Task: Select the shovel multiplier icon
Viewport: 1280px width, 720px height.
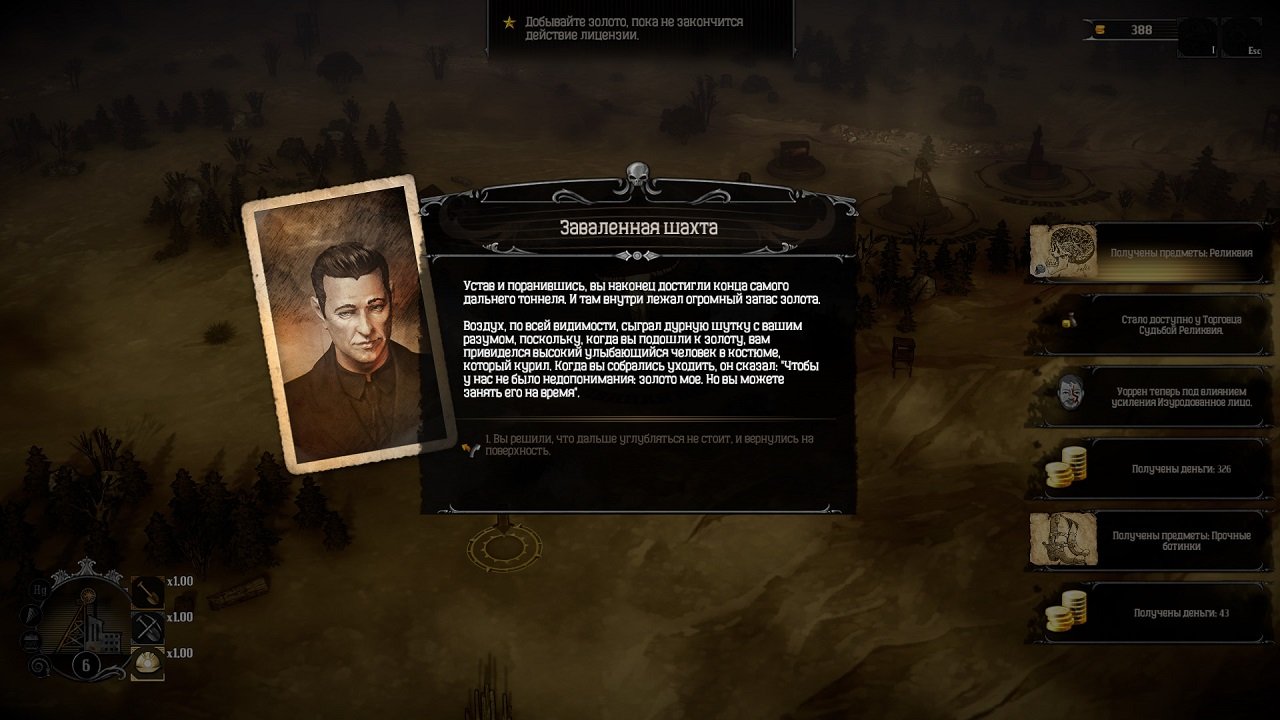Action: pos(147,591)
